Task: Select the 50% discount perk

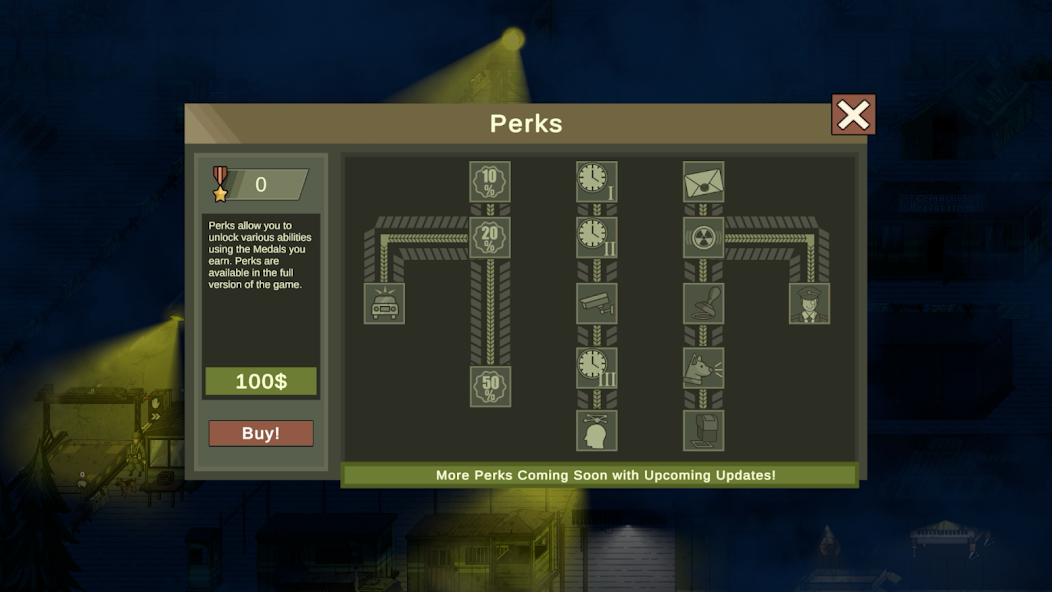Action: (x=490, y=386)
